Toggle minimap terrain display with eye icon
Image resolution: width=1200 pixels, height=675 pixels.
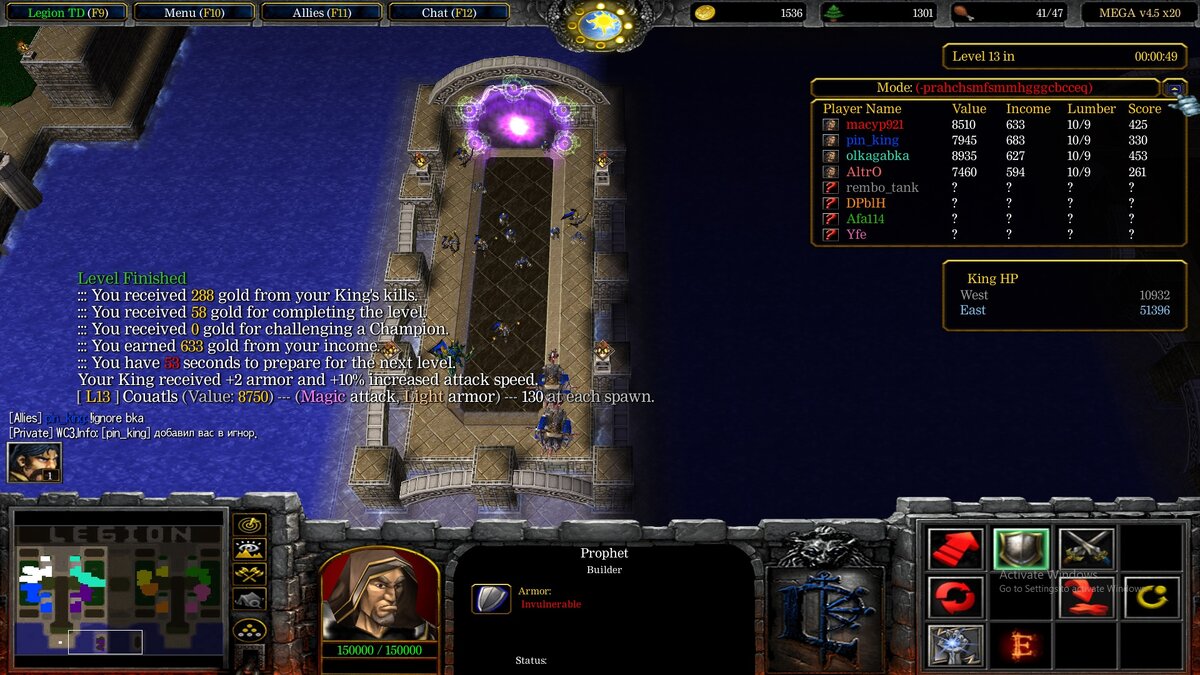click(249, 549)
